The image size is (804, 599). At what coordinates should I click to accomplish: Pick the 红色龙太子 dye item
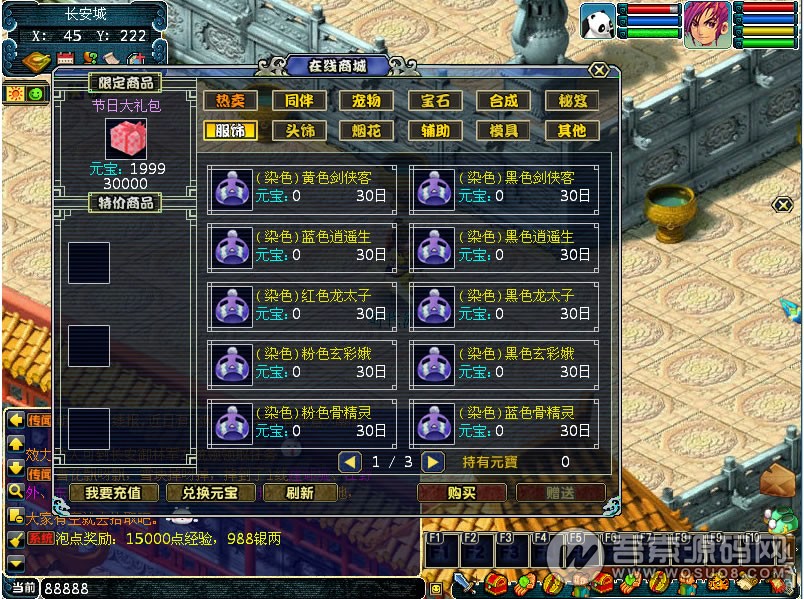(302, 304)
